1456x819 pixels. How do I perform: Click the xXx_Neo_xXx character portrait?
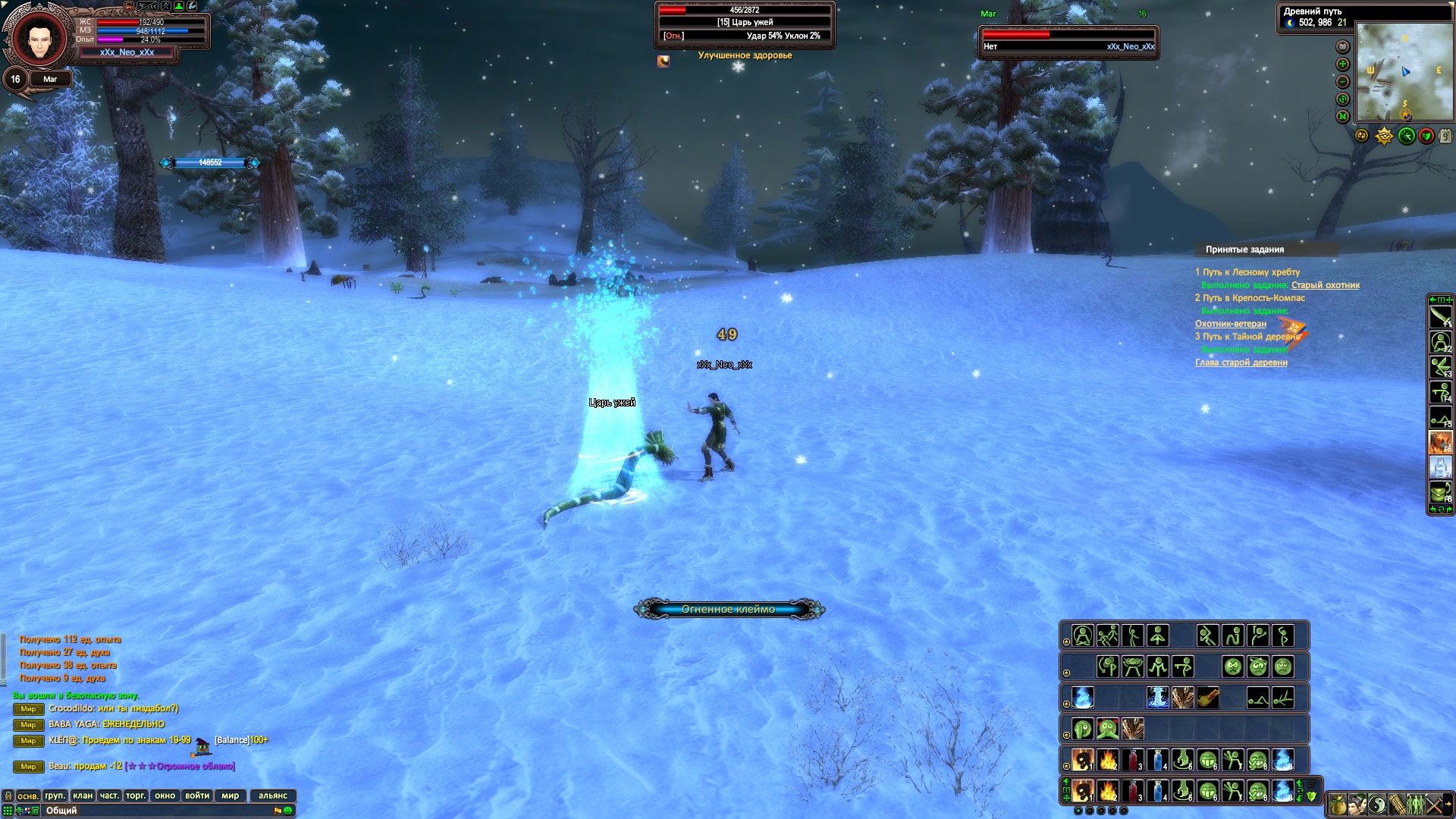(36, 38)
